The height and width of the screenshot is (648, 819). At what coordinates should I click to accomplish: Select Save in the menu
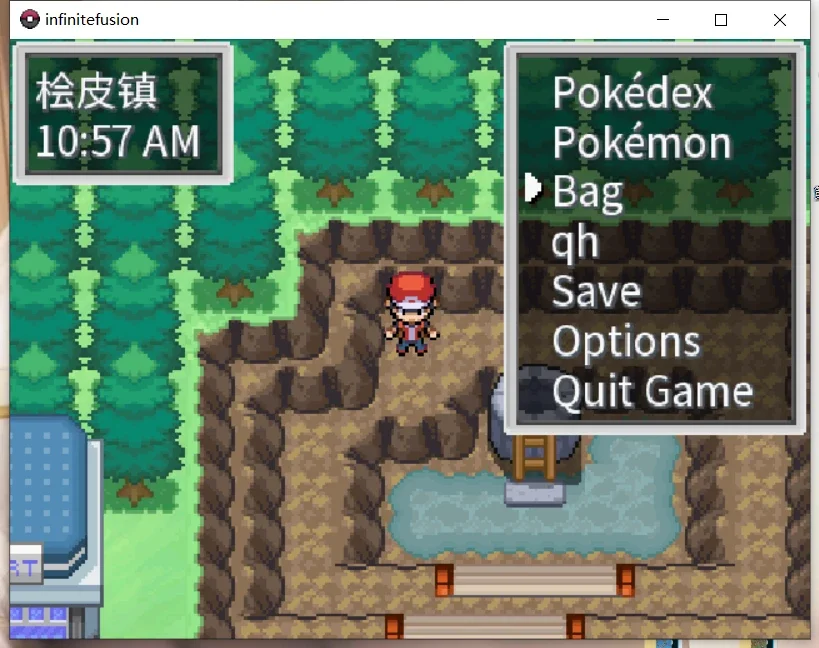(596, 292)
